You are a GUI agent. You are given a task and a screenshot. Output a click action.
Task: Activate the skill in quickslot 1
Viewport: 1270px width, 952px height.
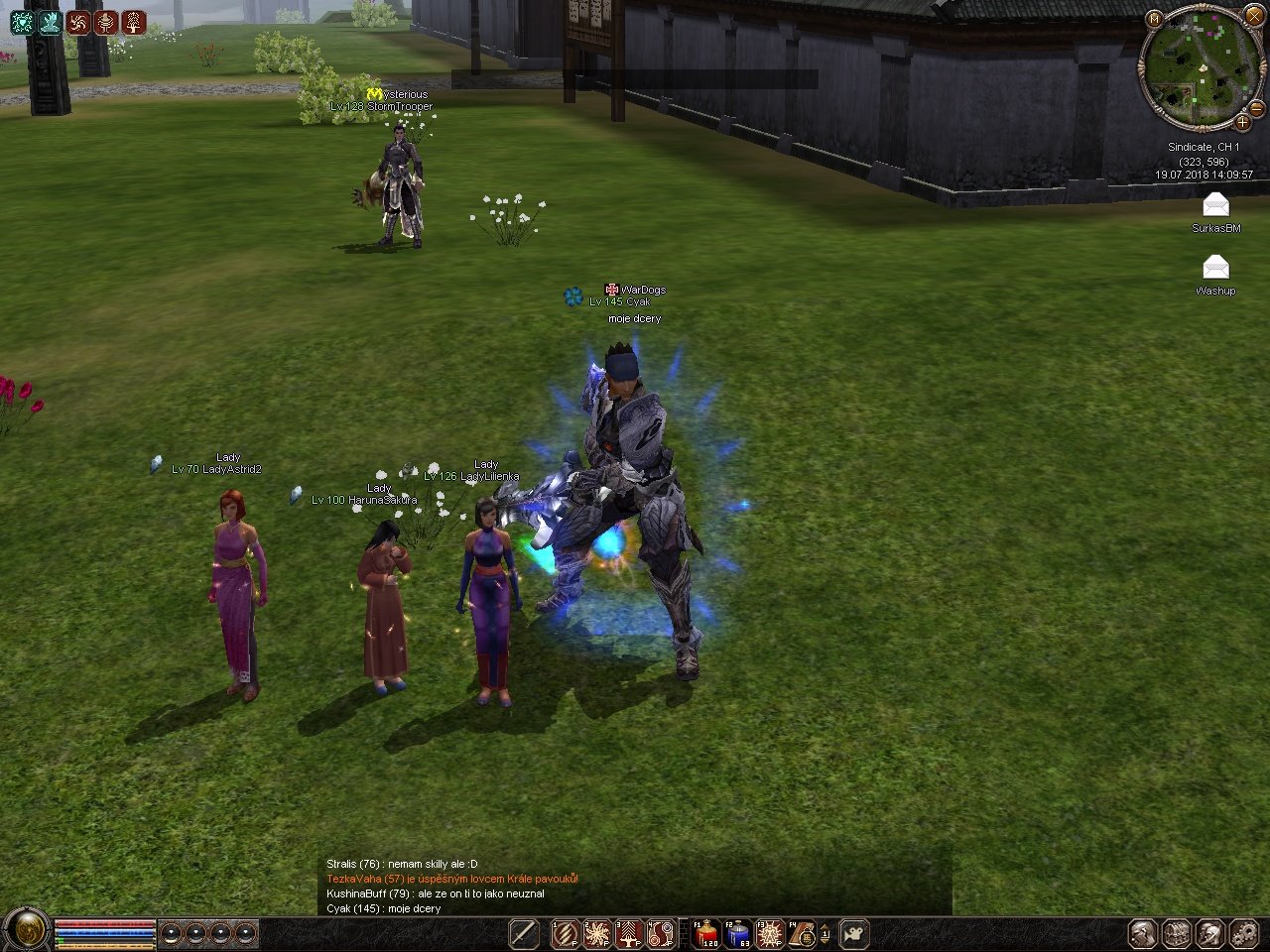[x=567, y=934]
